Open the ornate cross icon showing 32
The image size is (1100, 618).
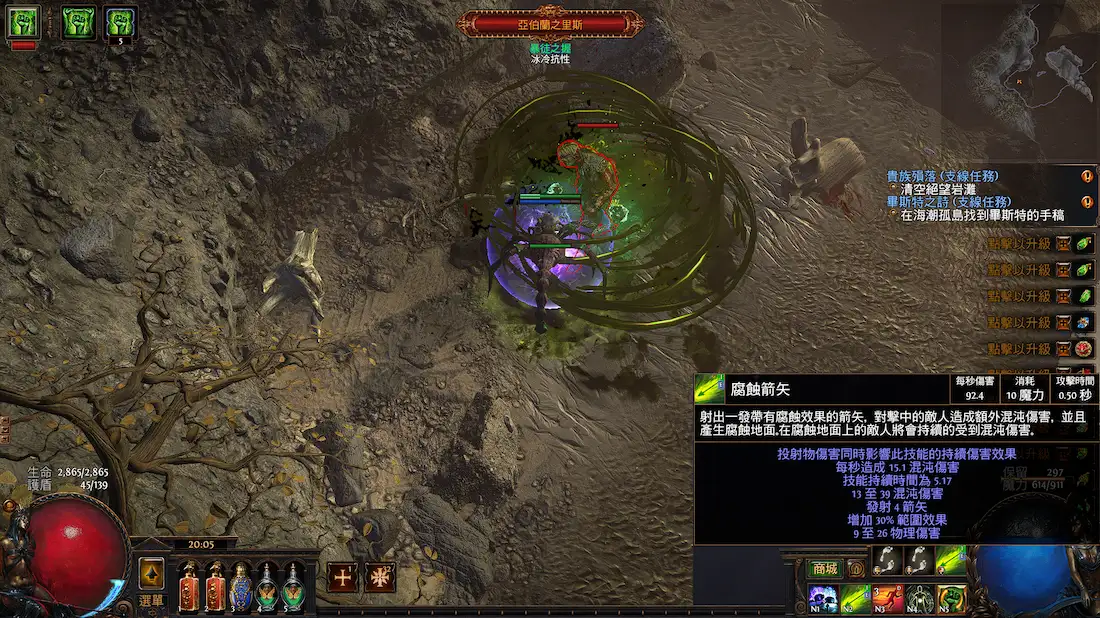379,577
